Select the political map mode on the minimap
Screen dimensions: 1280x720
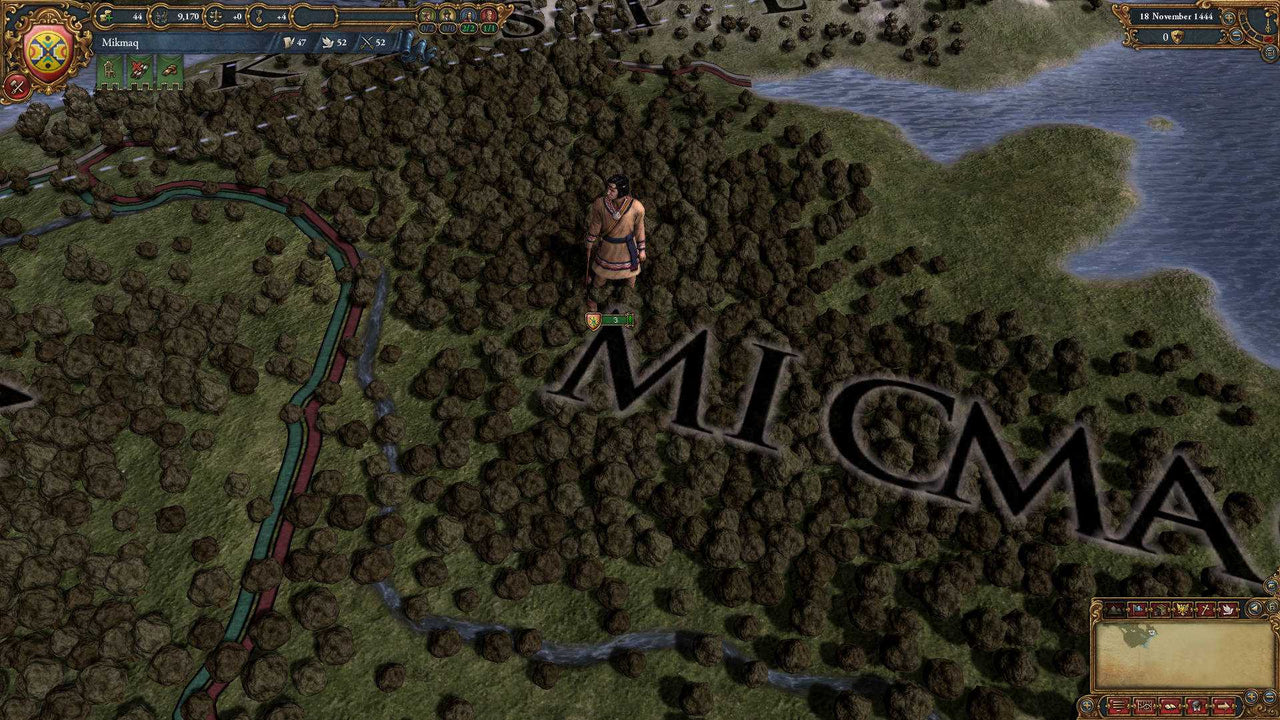[x=1139, y=608]
